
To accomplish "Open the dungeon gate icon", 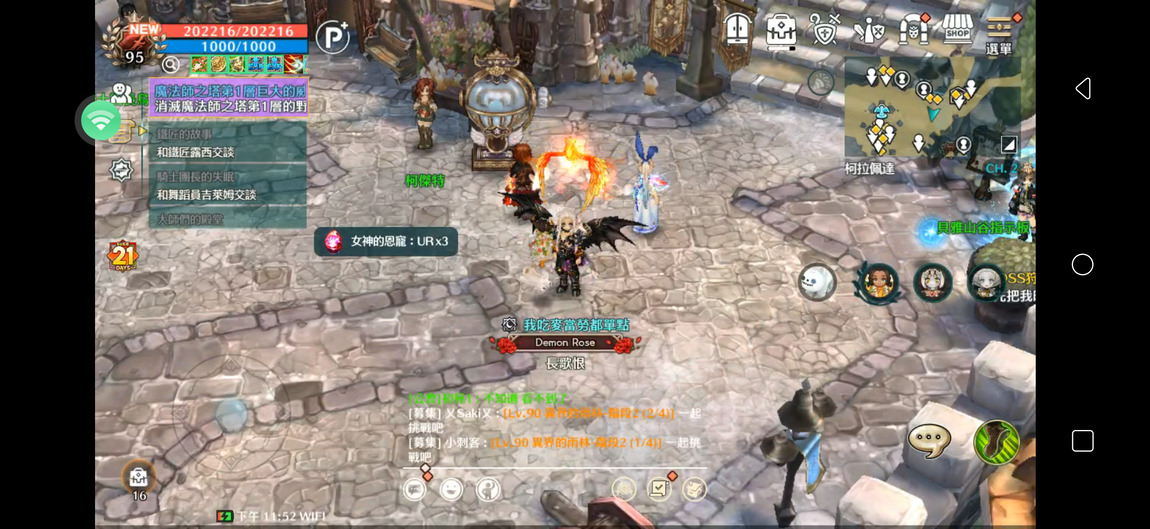I will coord(913,30).
